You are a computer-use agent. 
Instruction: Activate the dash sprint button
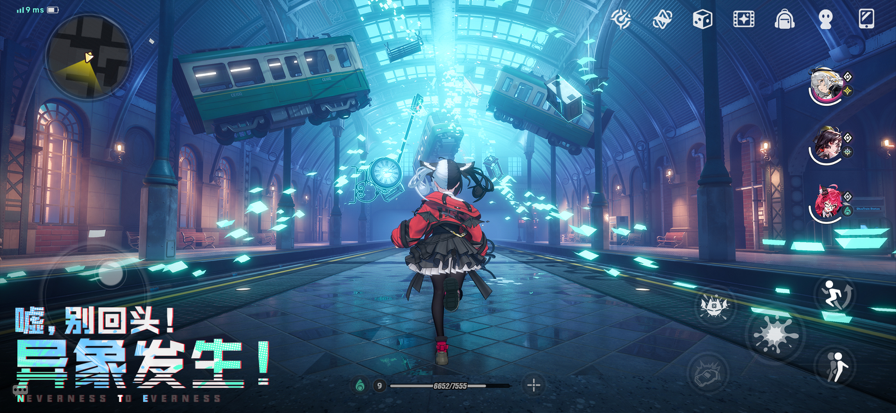(x=834, y=366)
